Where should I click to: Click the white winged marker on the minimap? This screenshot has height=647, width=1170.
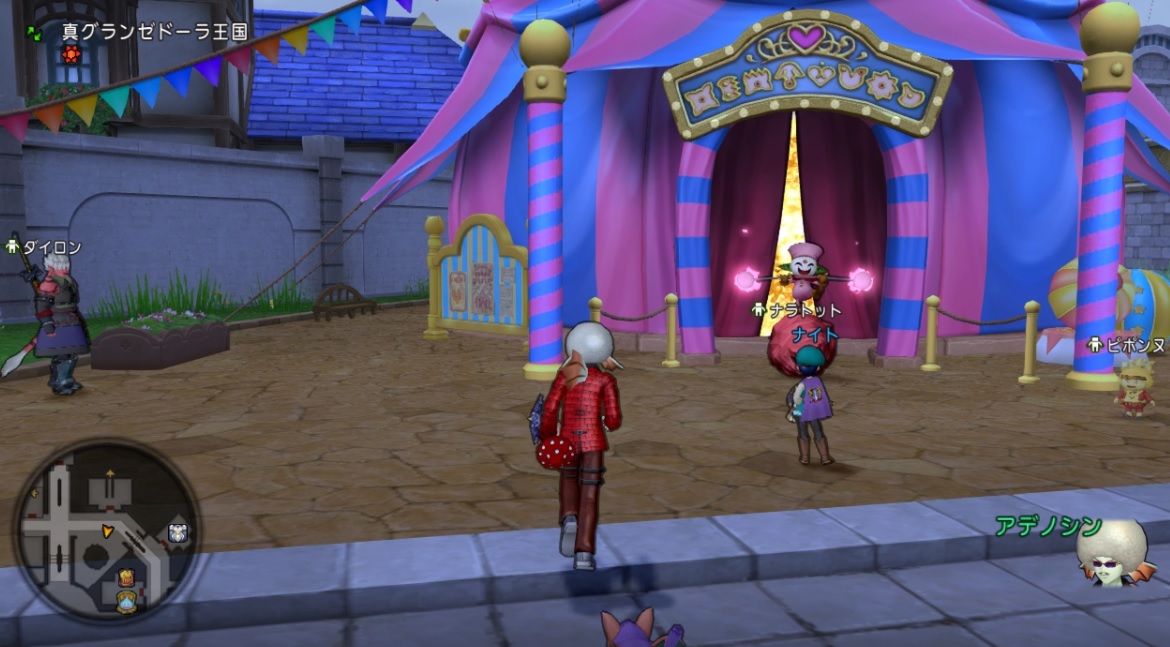(x=178, y=533)
